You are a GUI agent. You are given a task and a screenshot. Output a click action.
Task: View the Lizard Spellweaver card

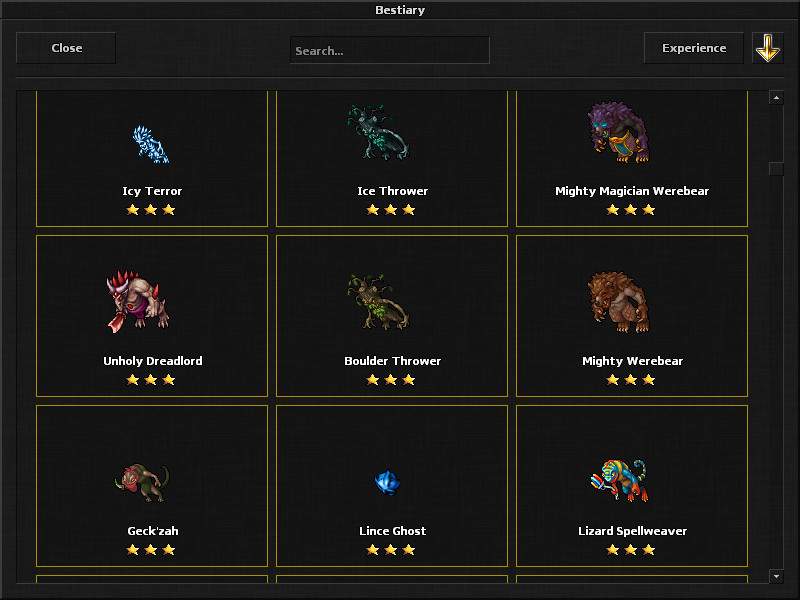632,485
